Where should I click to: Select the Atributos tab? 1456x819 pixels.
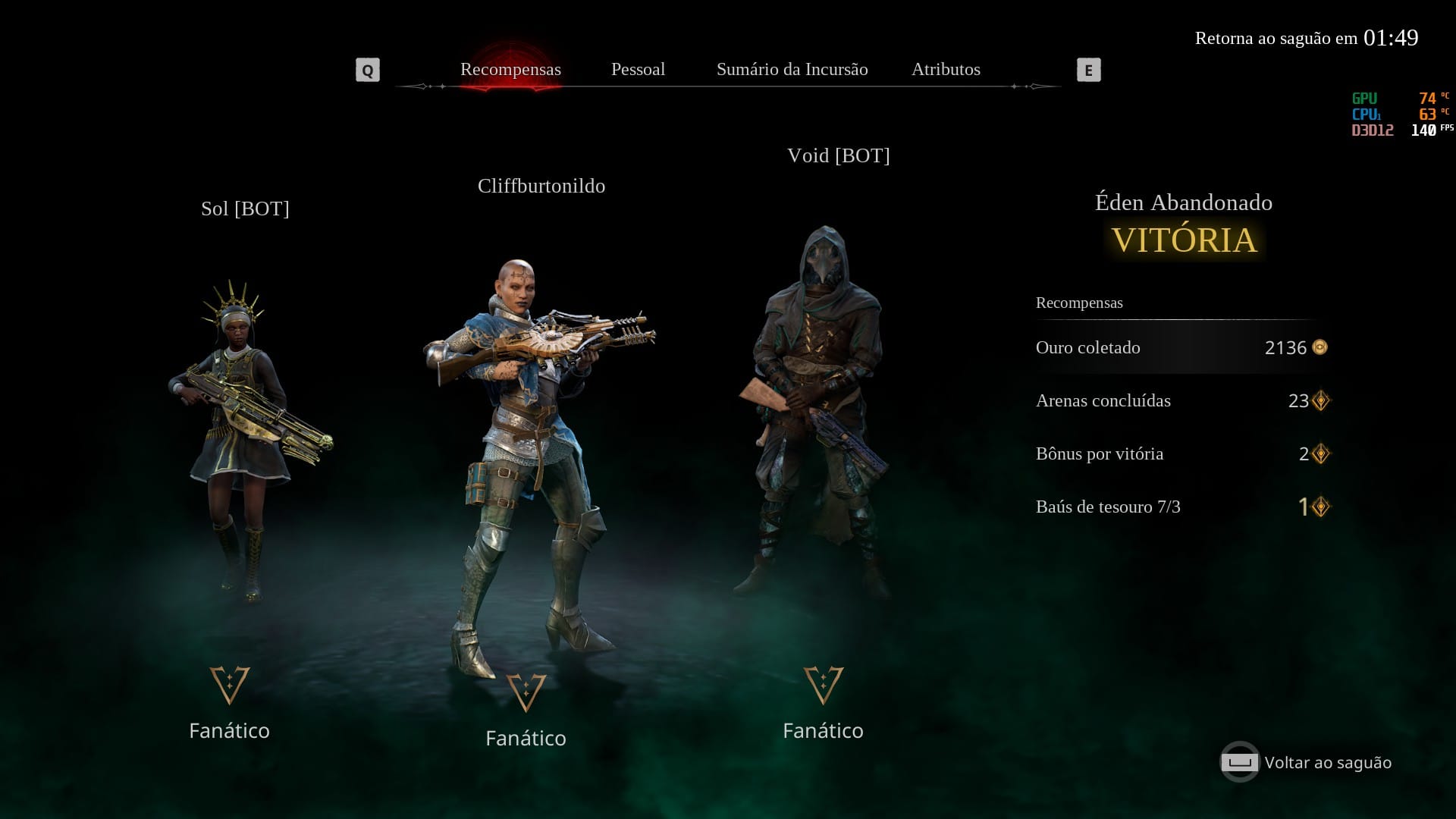946,70
